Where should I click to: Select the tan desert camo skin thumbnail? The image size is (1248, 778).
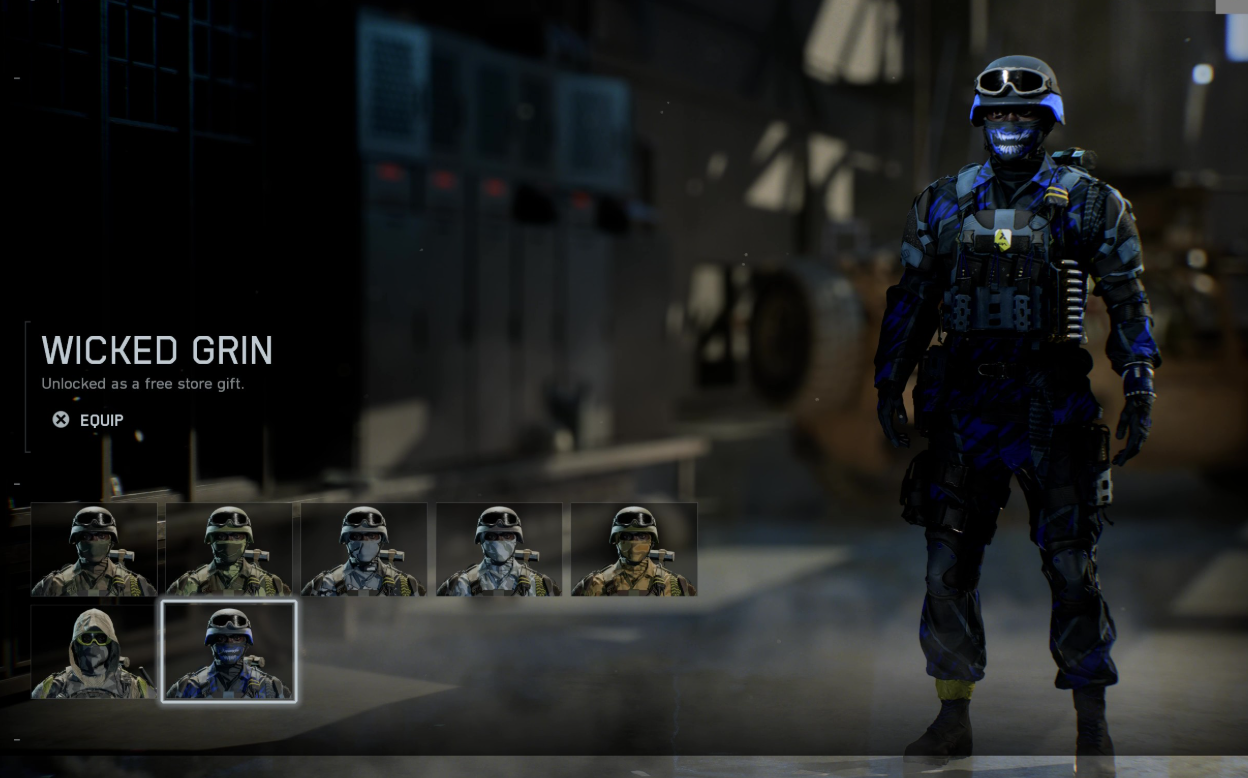[634, 550]
